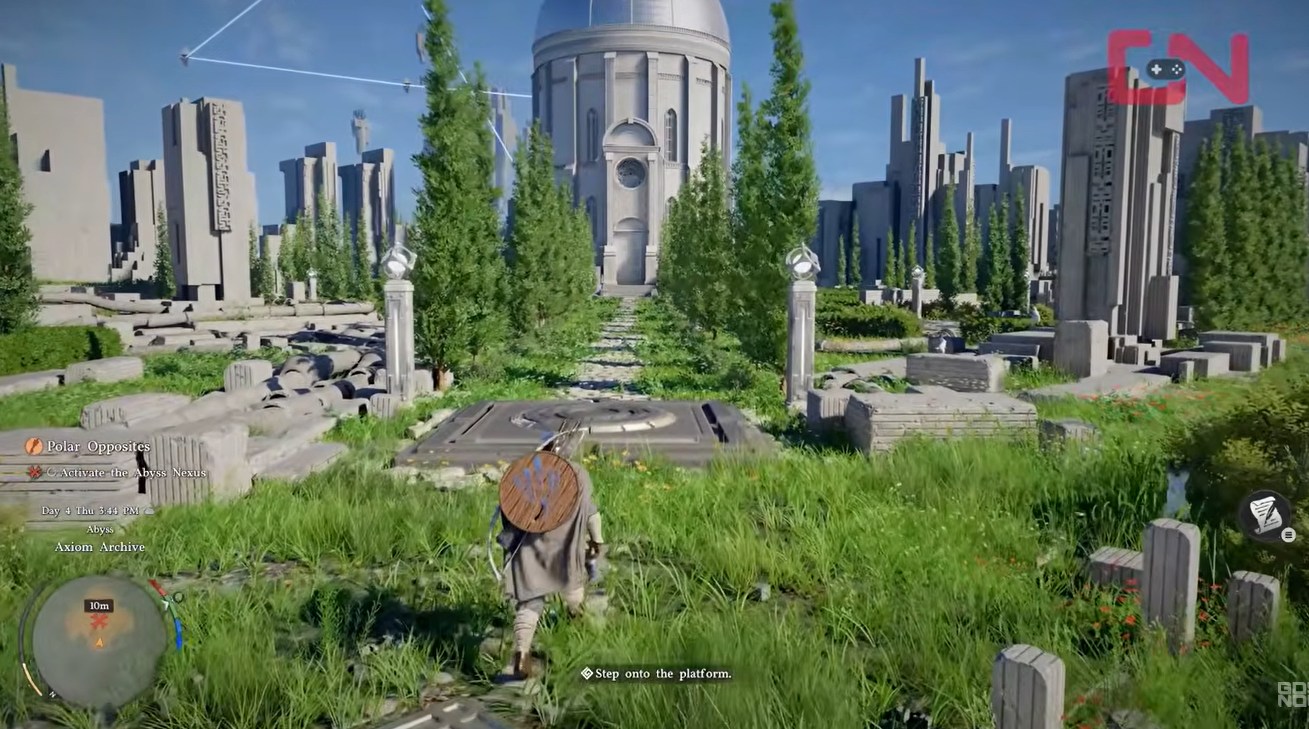Click the red channel logo with gamepad
This screenshot has height=729, width=1309.
[1177, 68]
